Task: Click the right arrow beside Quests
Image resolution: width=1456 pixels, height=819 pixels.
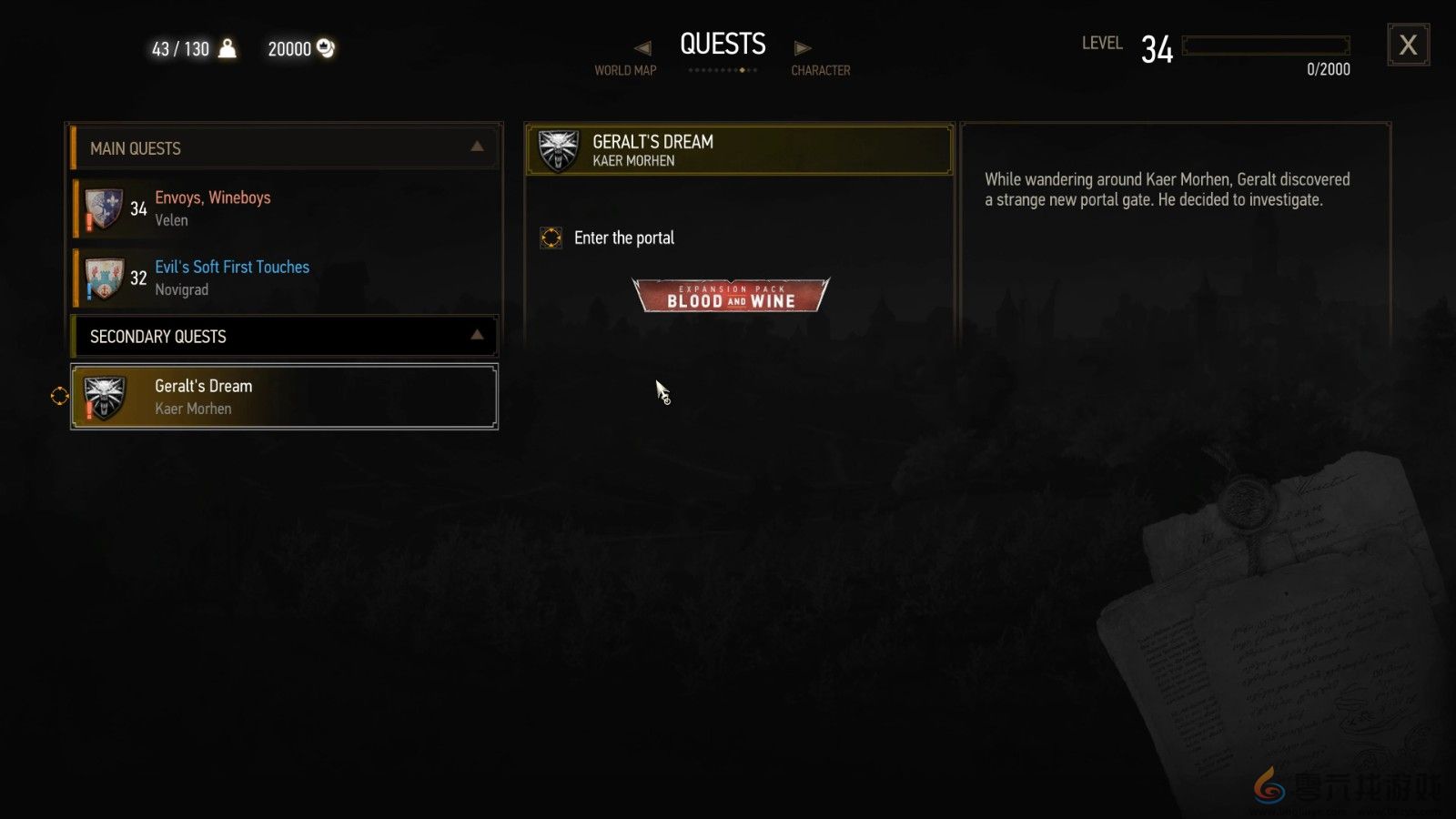Action: pyautogui.click(x=802, y=47)
